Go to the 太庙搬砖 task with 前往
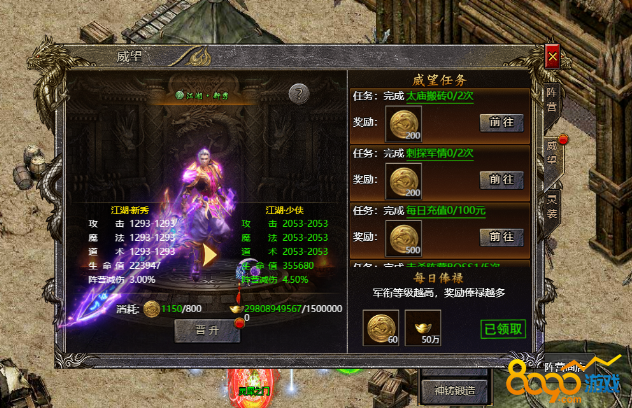This screenshot has width=632, height=408. click(502, 122)
